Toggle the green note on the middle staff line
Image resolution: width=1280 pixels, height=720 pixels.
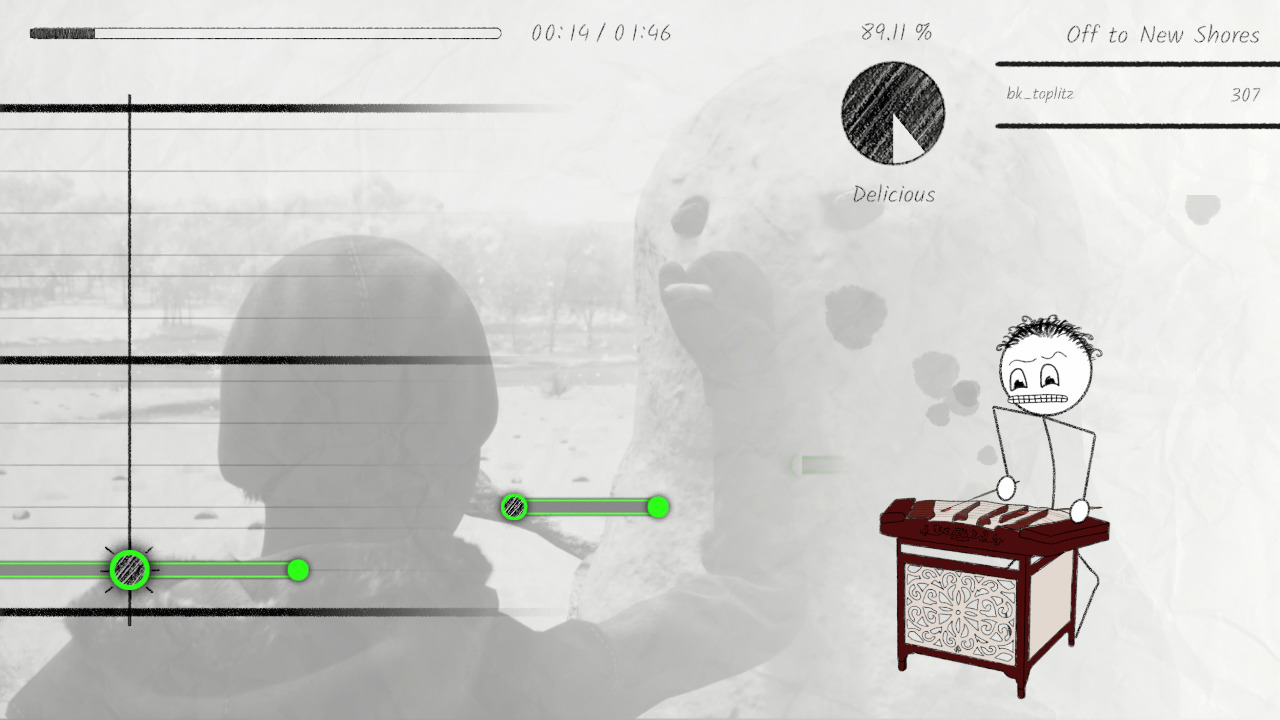click(514, 508)
